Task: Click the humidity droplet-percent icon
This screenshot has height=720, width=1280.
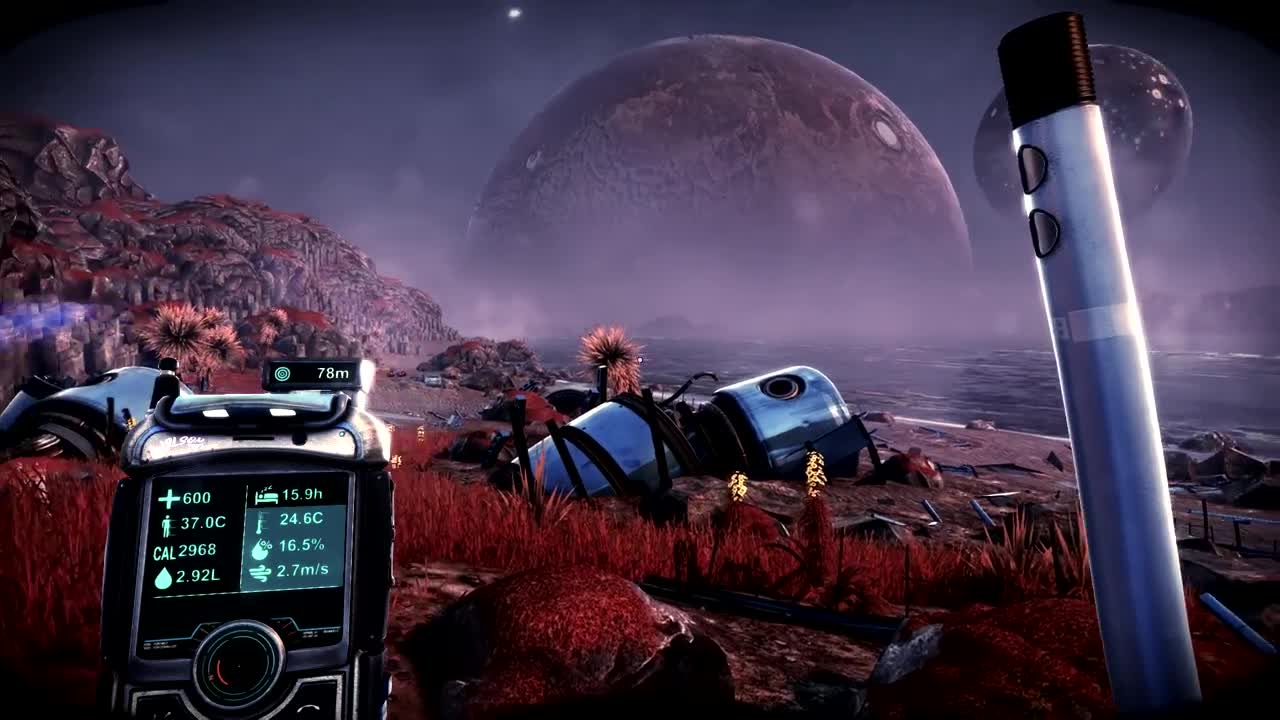Action: (261, 549)
